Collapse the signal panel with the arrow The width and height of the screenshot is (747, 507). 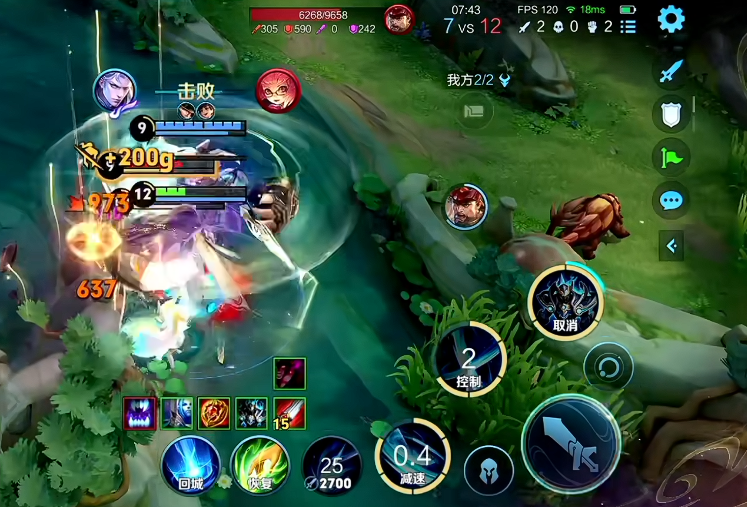[671, 245]
